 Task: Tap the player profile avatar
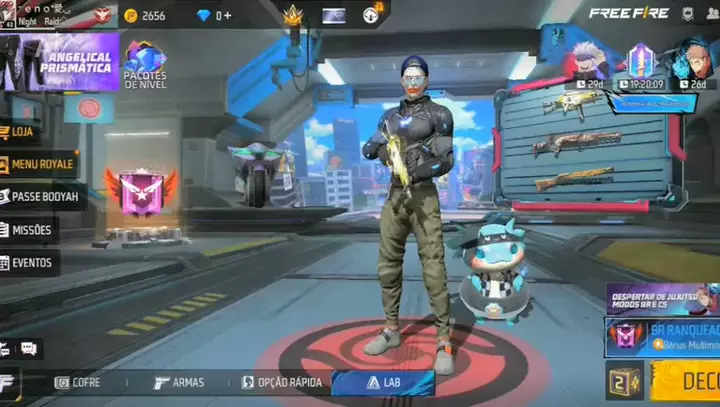[x=10, y=16]
